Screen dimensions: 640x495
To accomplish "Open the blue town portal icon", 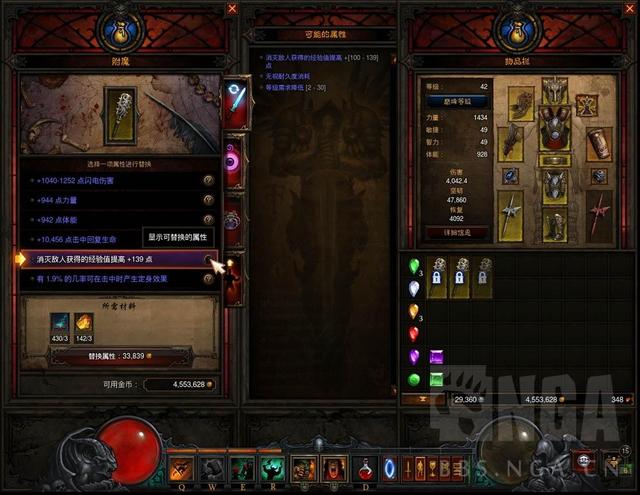I will coord(390,467).
